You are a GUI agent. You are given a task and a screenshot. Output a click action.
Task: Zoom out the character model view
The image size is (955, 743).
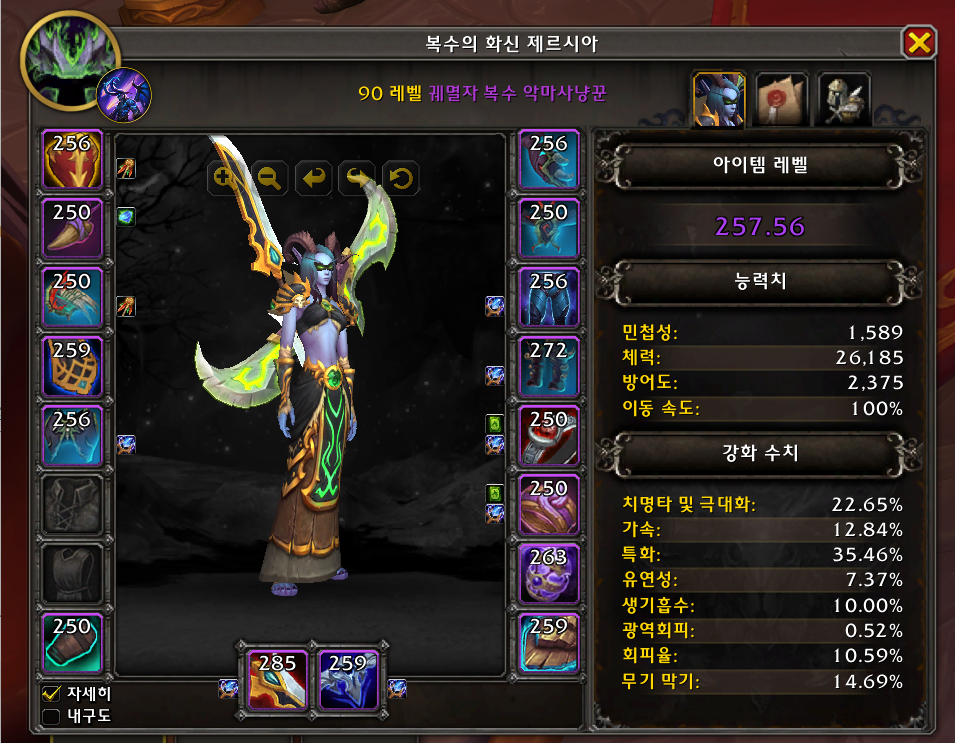(268, 178)
